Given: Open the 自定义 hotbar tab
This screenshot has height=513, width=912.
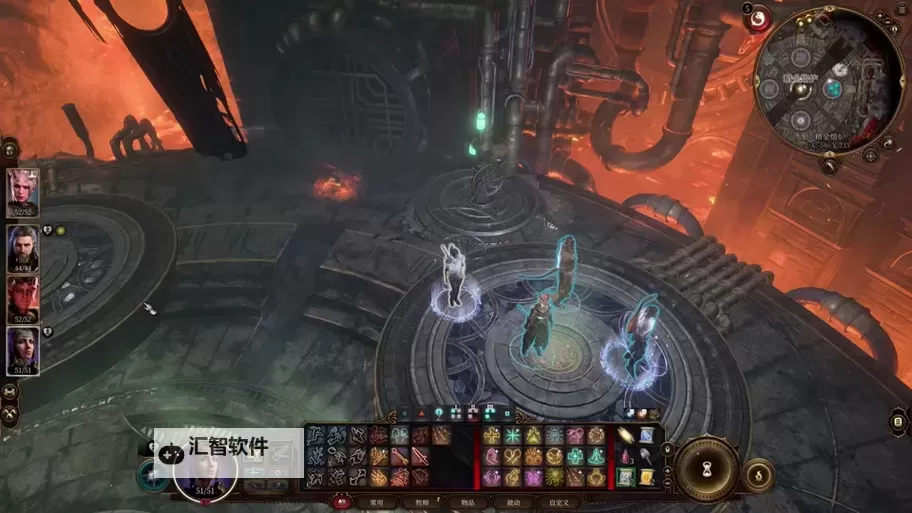Looking at the screenshot, I should pos(558,502).
